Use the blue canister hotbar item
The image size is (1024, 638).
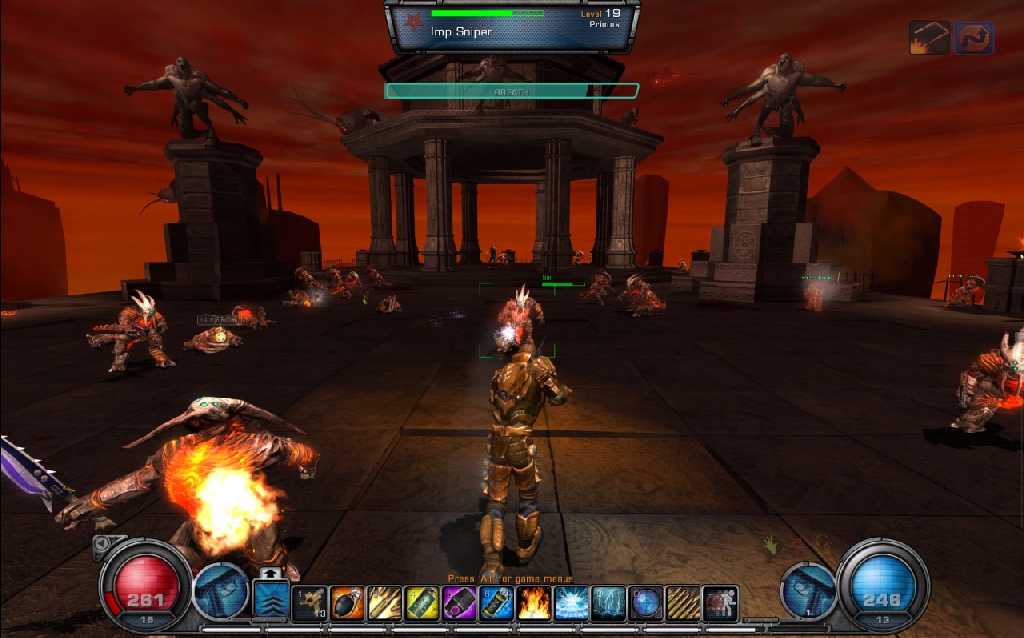pos(496,603)
